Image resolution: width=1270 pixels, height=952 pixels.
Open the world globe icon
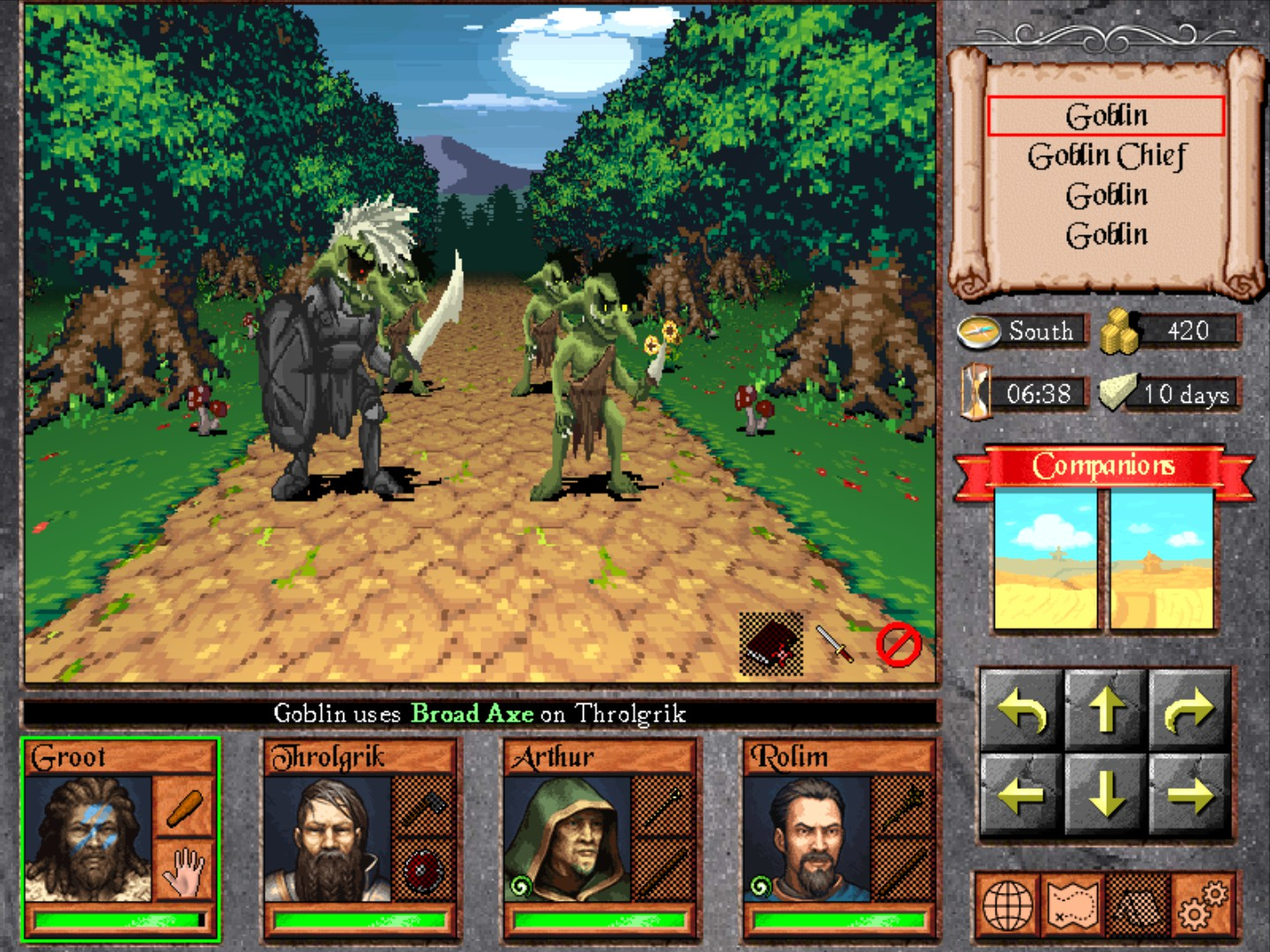coord(1008,905)
